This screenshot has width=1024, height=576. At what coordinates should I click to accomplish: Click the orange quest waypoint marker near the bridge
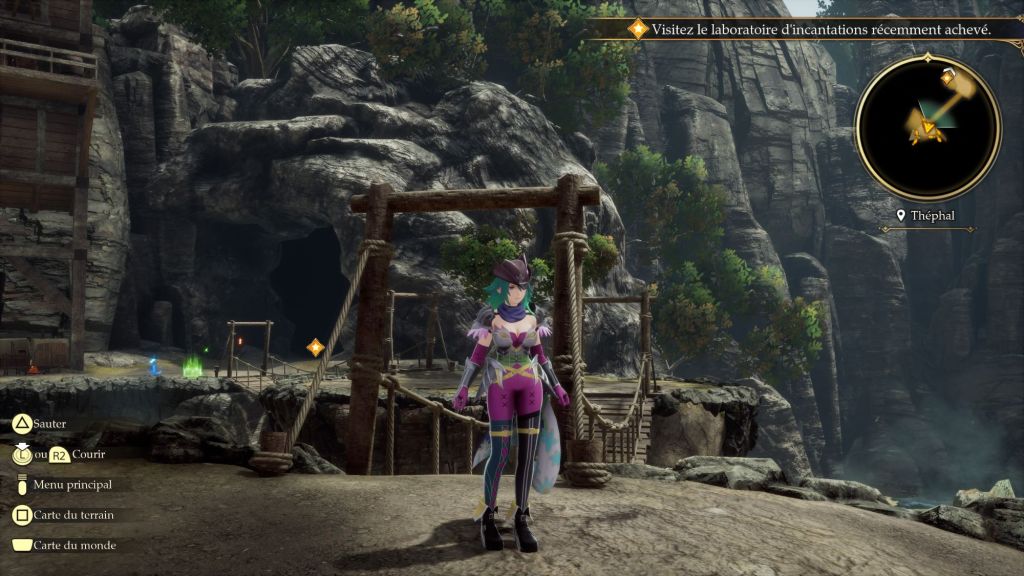(315, 347)
